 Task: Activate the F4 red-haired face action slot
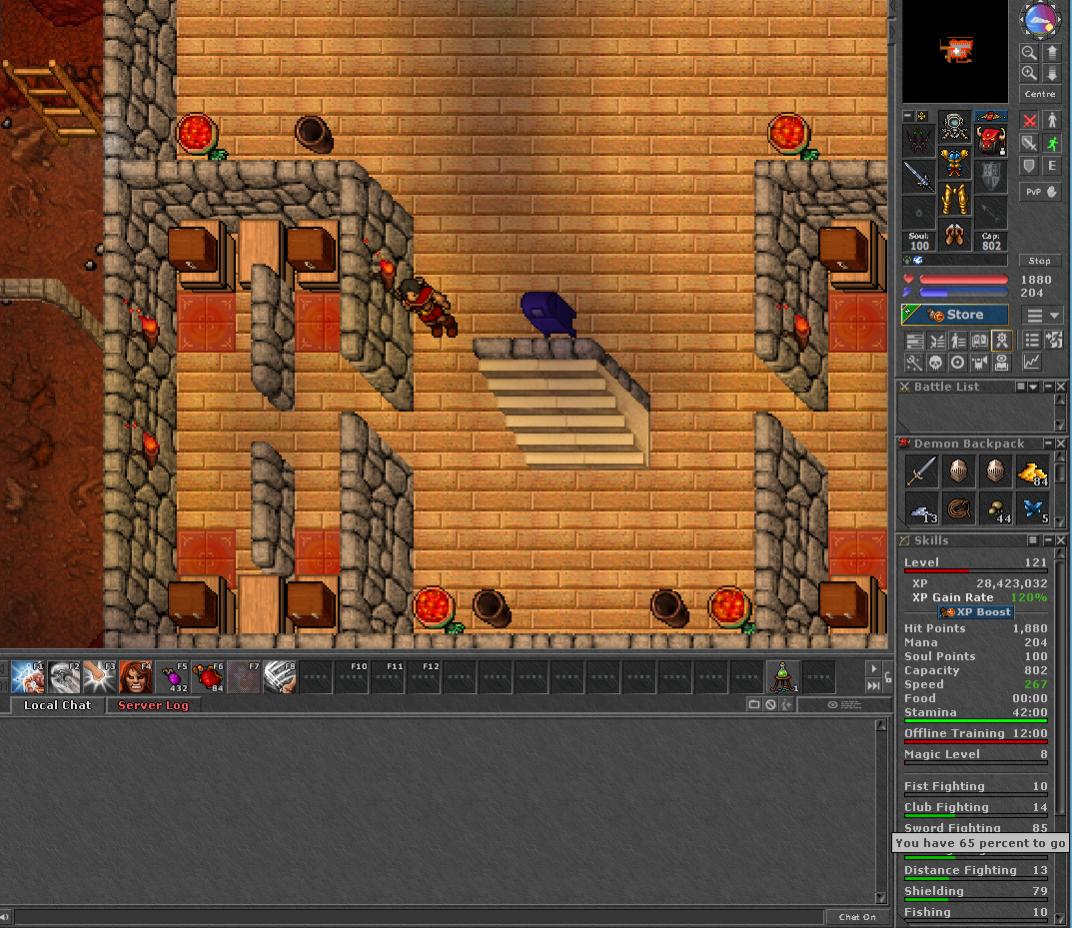pos(137,677)
